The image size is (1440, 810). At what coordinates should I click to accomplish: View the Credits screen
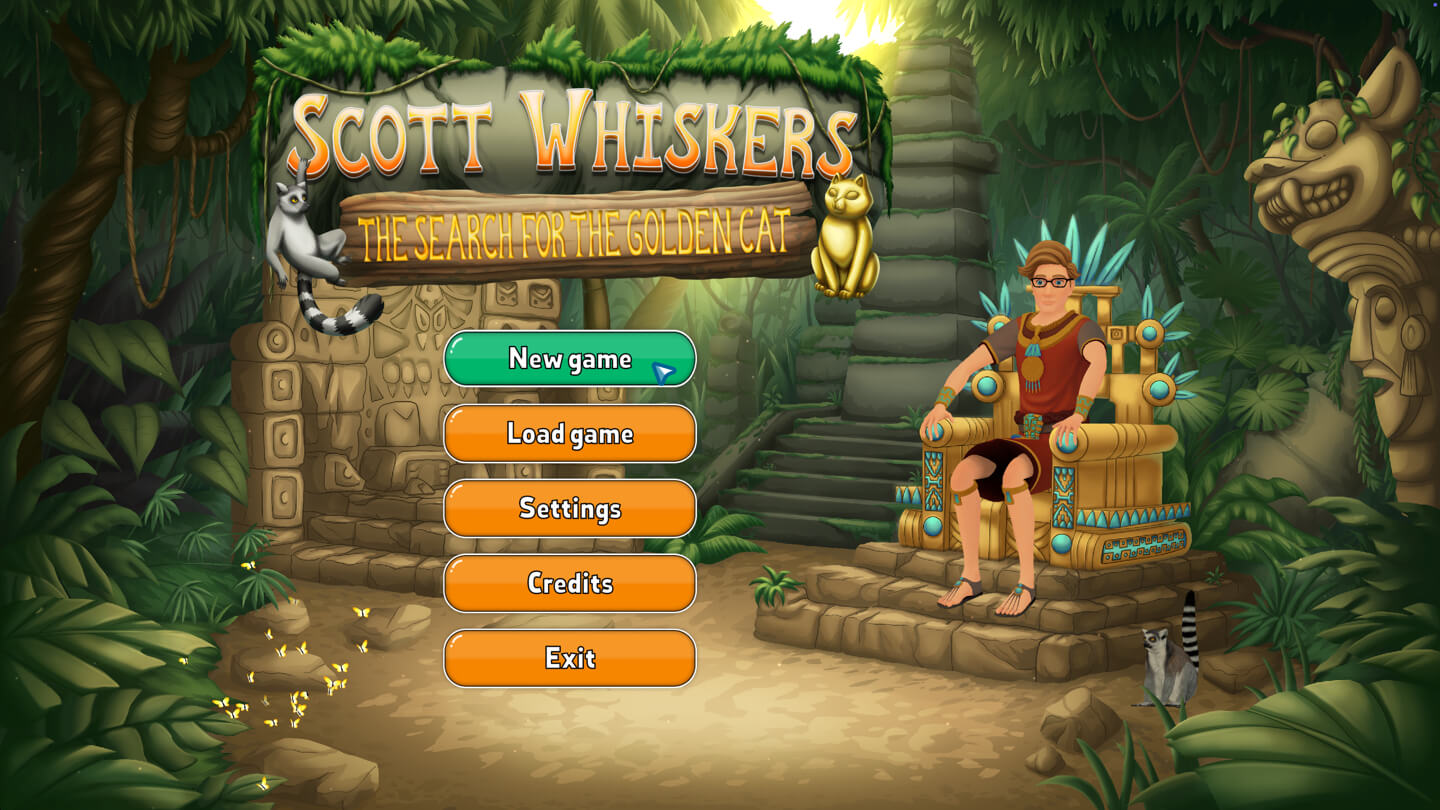pos(569,583)
